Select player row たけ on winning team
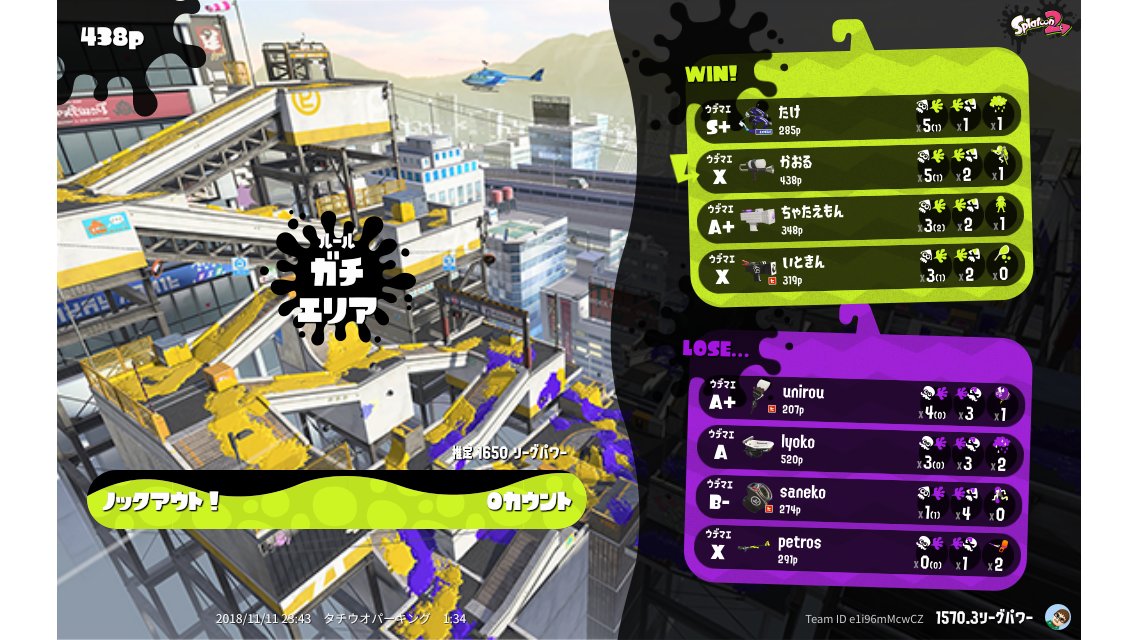1138x640 pixels. click(x=858, y=117)
